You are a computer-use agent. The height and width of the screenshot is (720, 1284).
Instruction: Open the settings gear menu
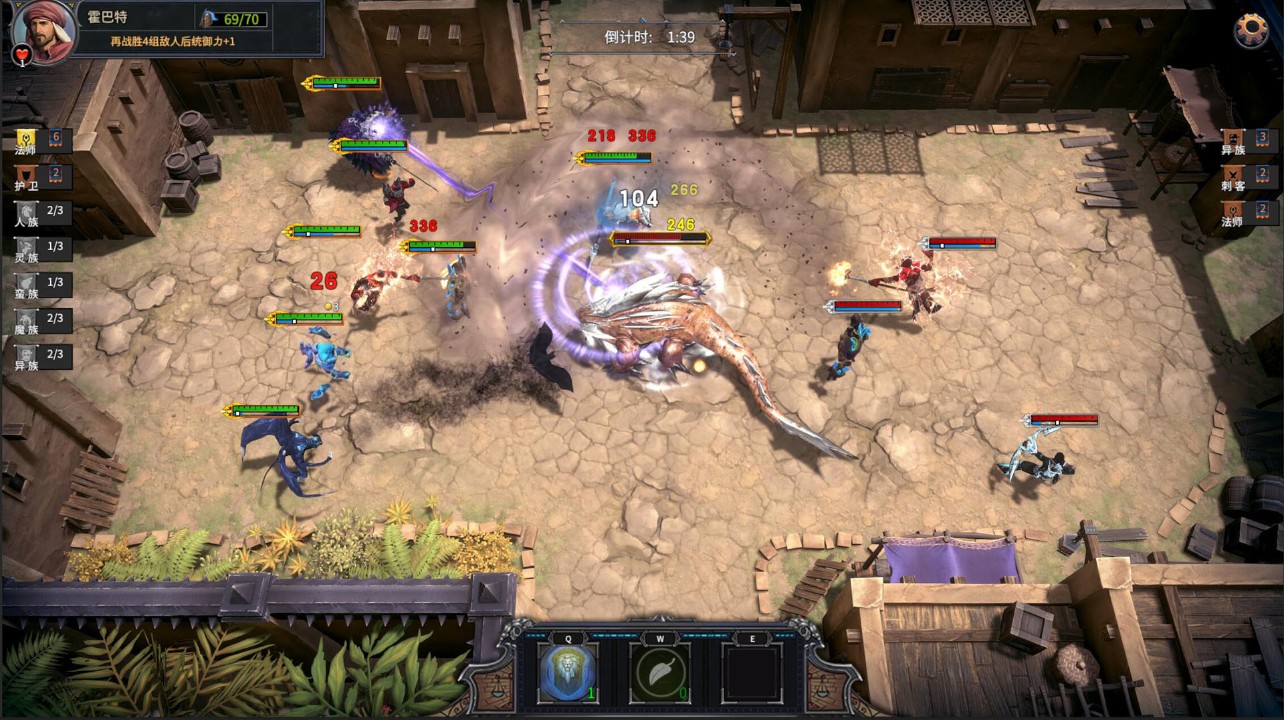(1250, 30)
